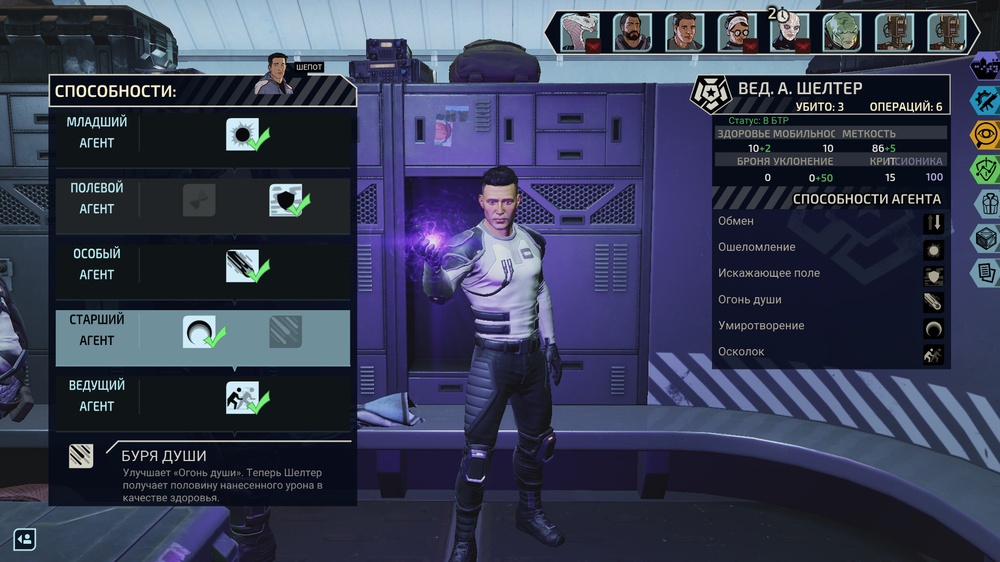This screenshot has width=1000, height=562.
Task: Choose the Distortion Field shield ability
Action: pos(286,200)
